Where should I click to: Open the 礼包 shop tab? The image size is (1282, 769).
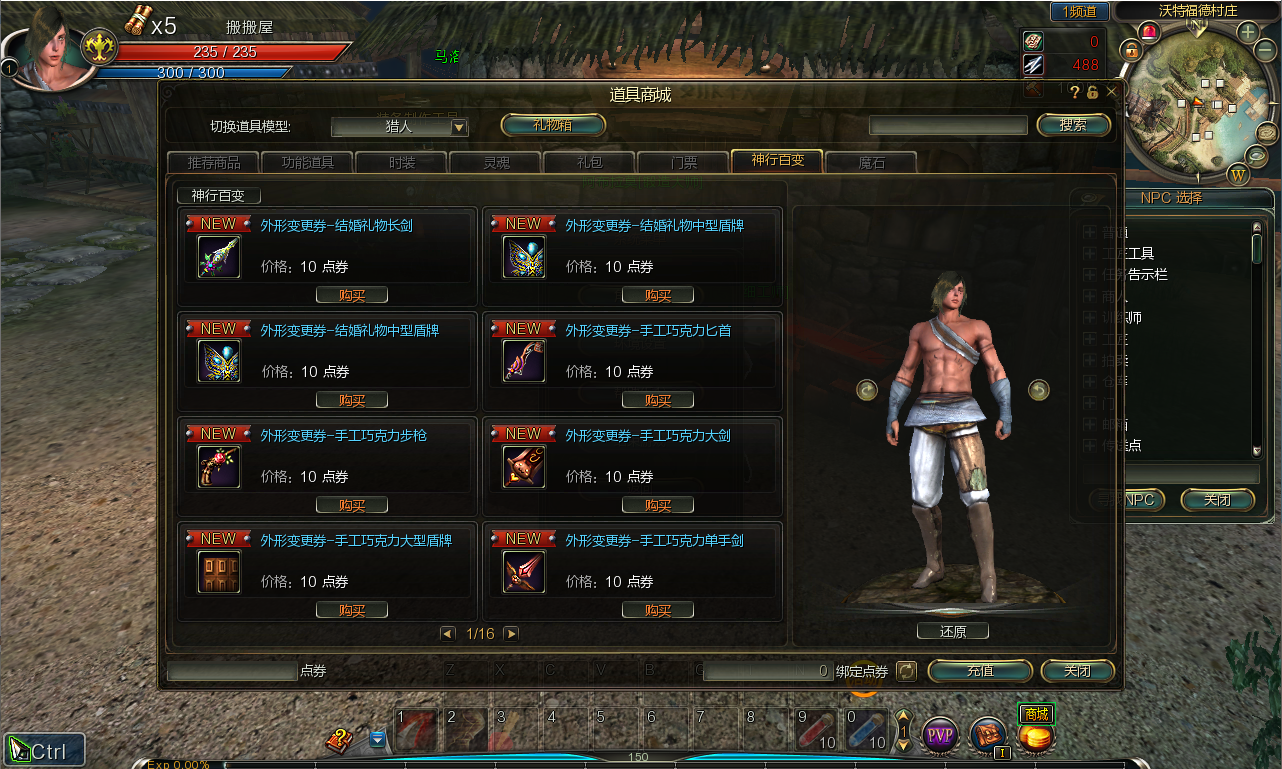(x=589, y=162)
